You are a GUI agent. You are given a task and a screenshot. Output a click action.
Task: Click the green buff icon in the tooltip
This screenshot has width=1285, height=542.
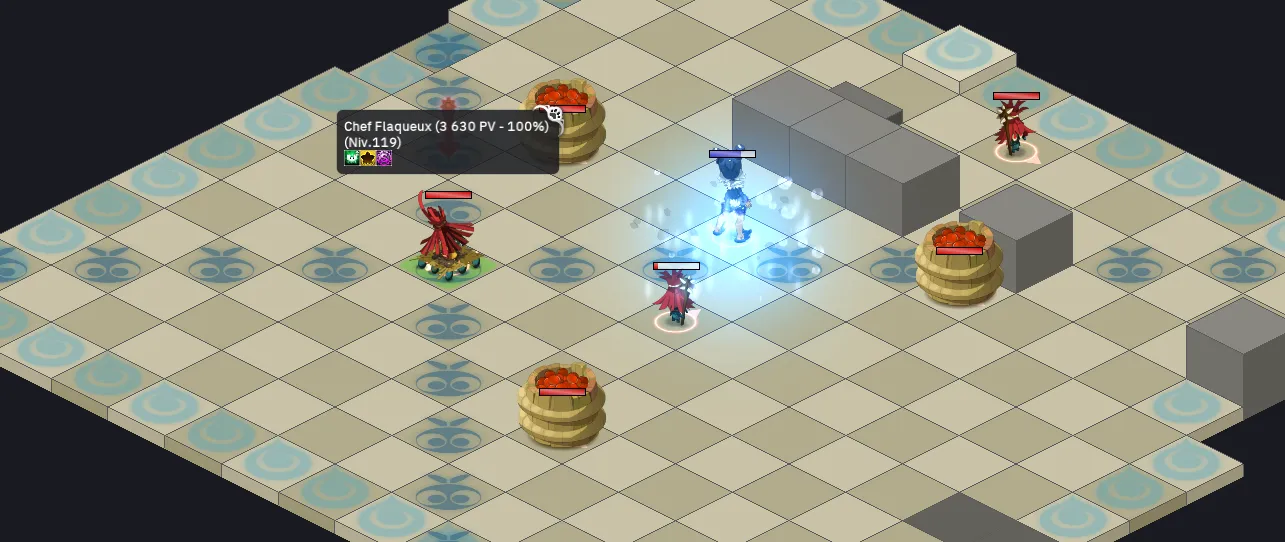coord(352,158)
